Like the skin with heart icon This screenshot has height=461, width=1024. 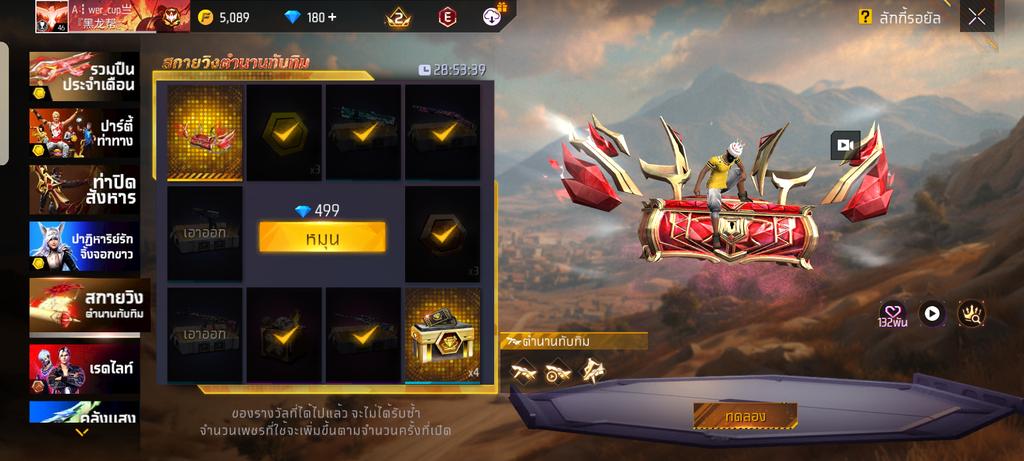pyautogui.click(x=892, y=313)
